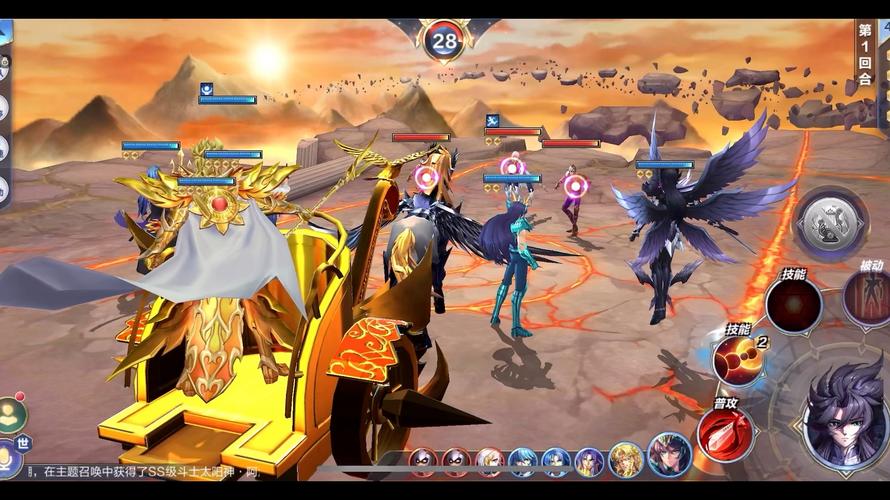The image size is (890, 500).
Task: Cast the dark red 技能 skill
Action: point(793,304)
